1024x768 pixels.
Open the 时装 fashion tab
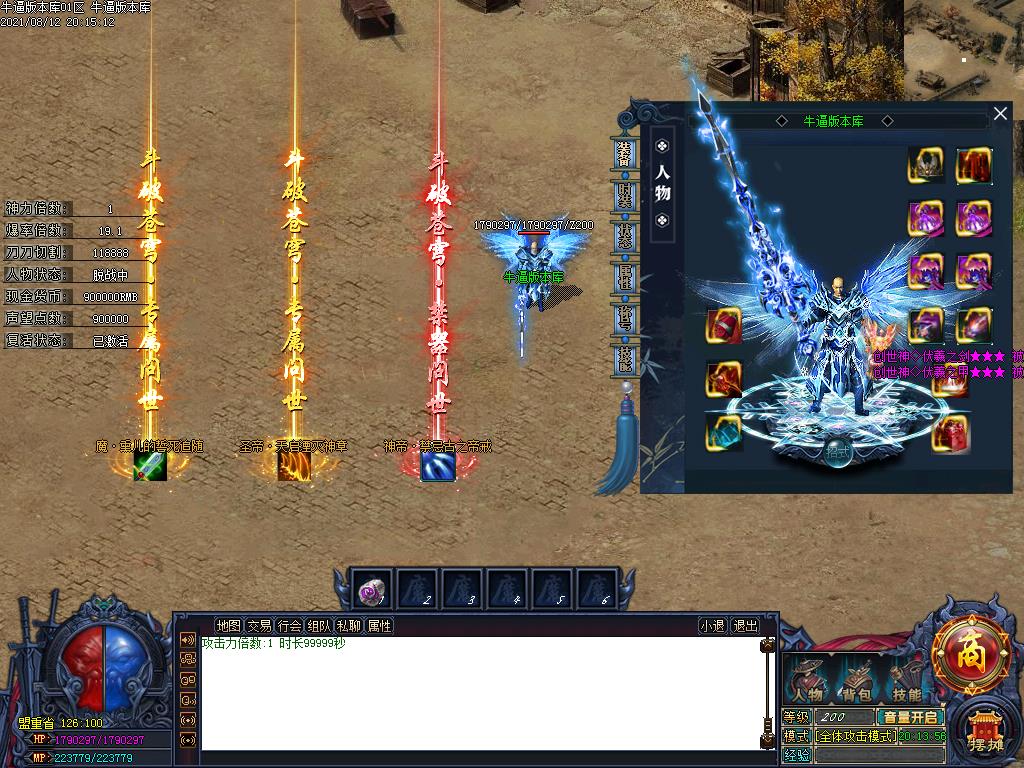[624, 196]
